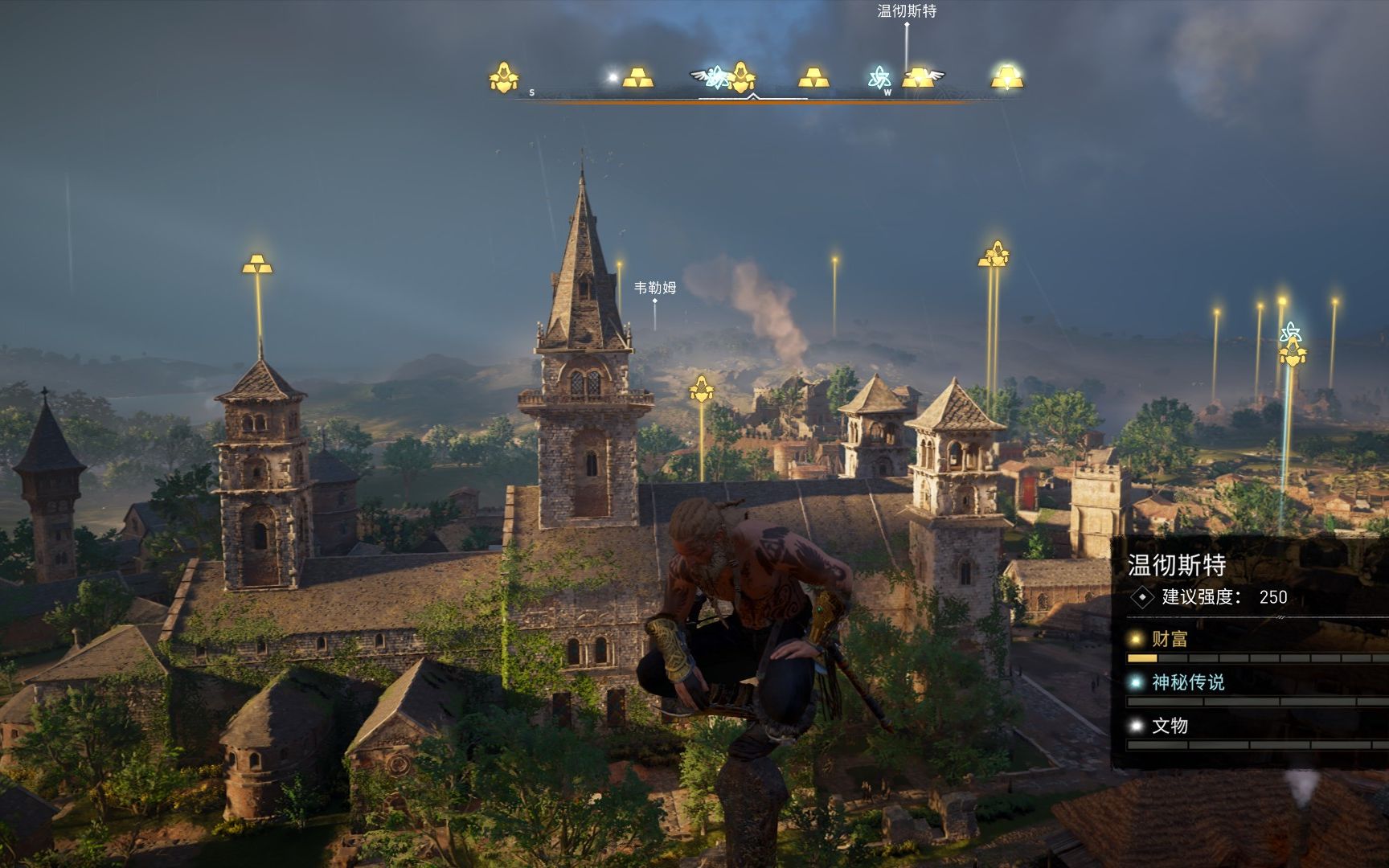Click the 韦勒姆 location label
Viewport: 1389px width, 868px height.
655,288
